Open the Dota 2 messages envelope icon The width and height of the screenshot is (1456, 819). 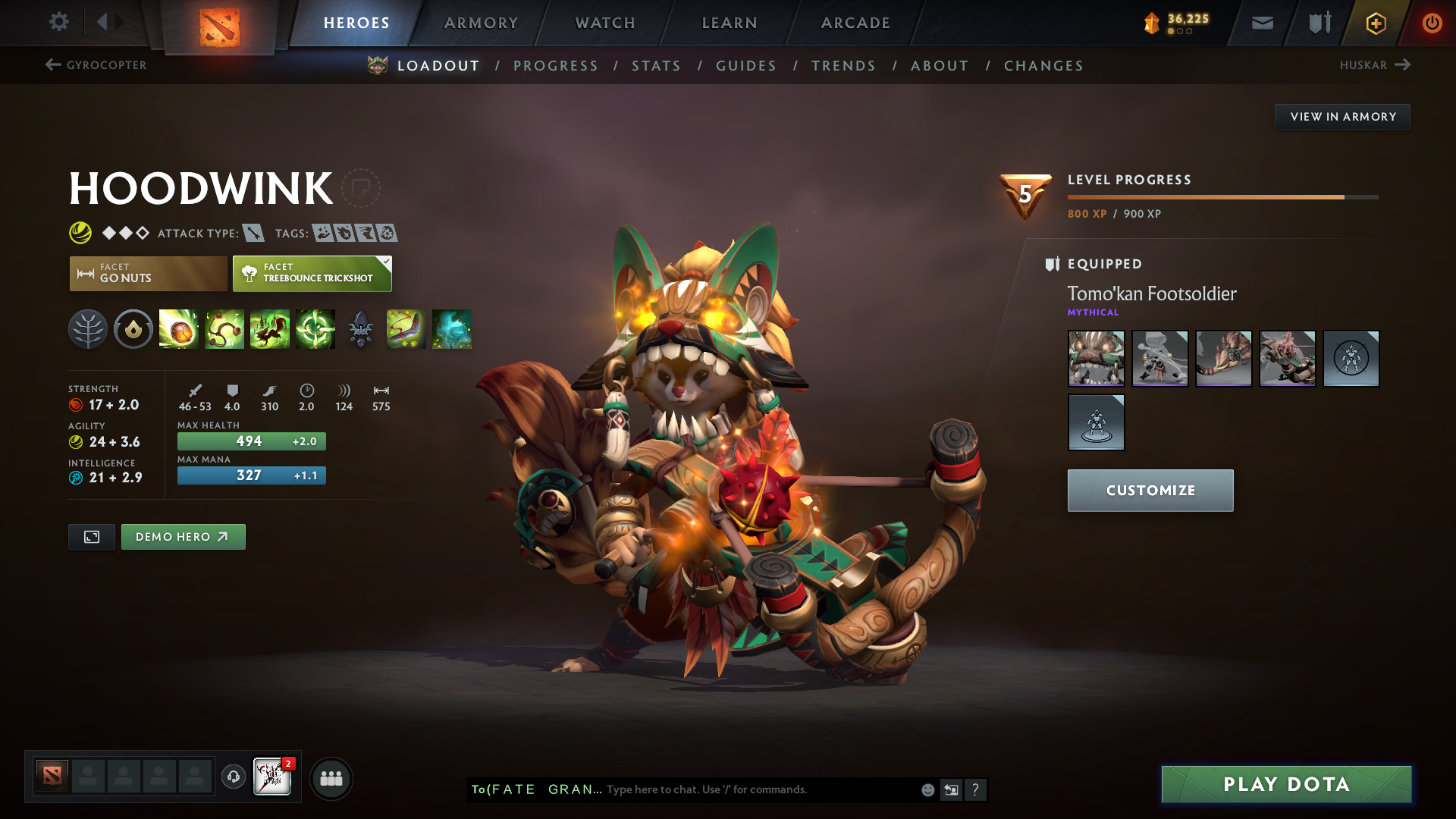coord(1261,23)
